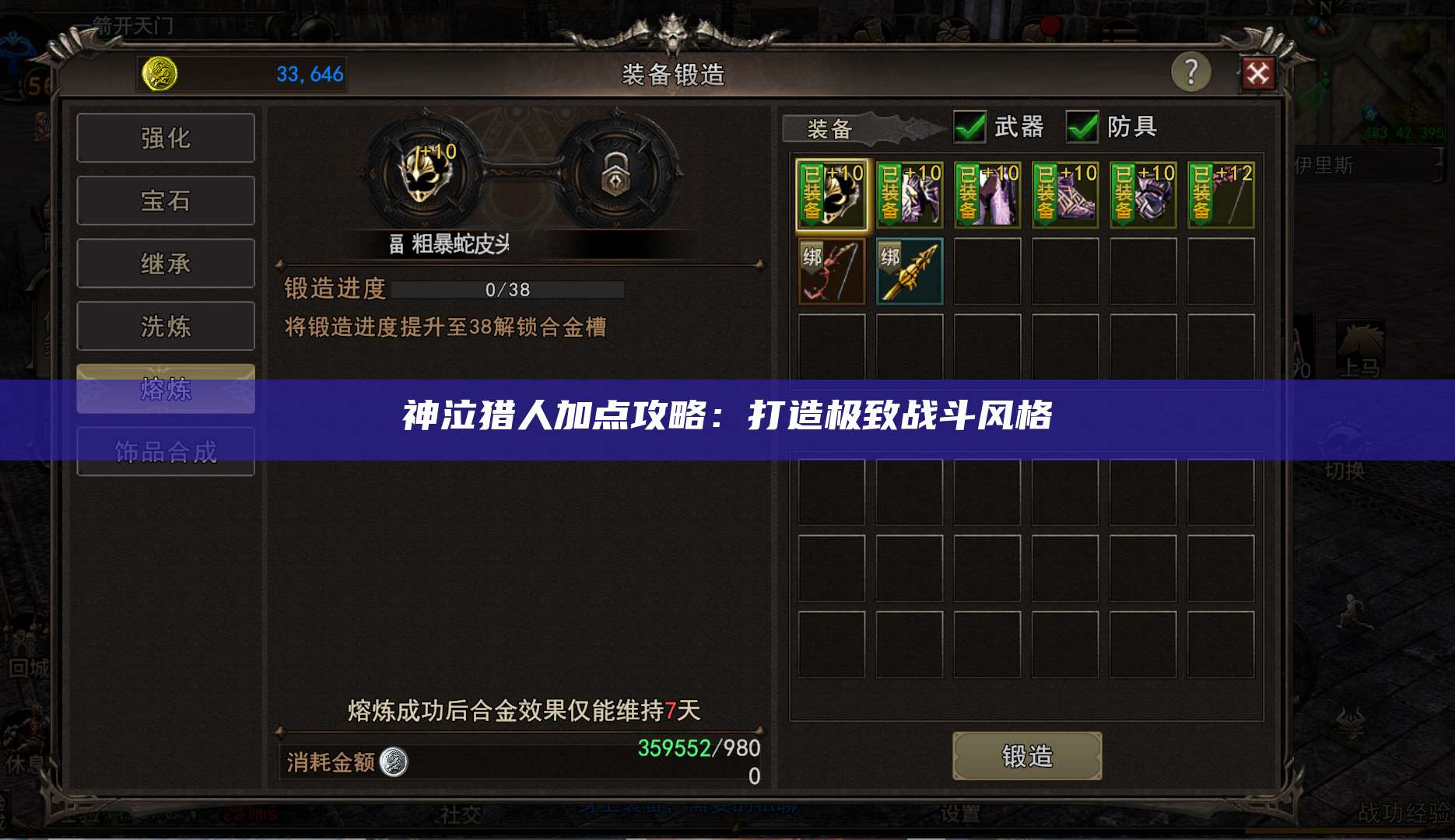Select the bound bow item in the inventory
1455x840 pixels.
[830, 271]
